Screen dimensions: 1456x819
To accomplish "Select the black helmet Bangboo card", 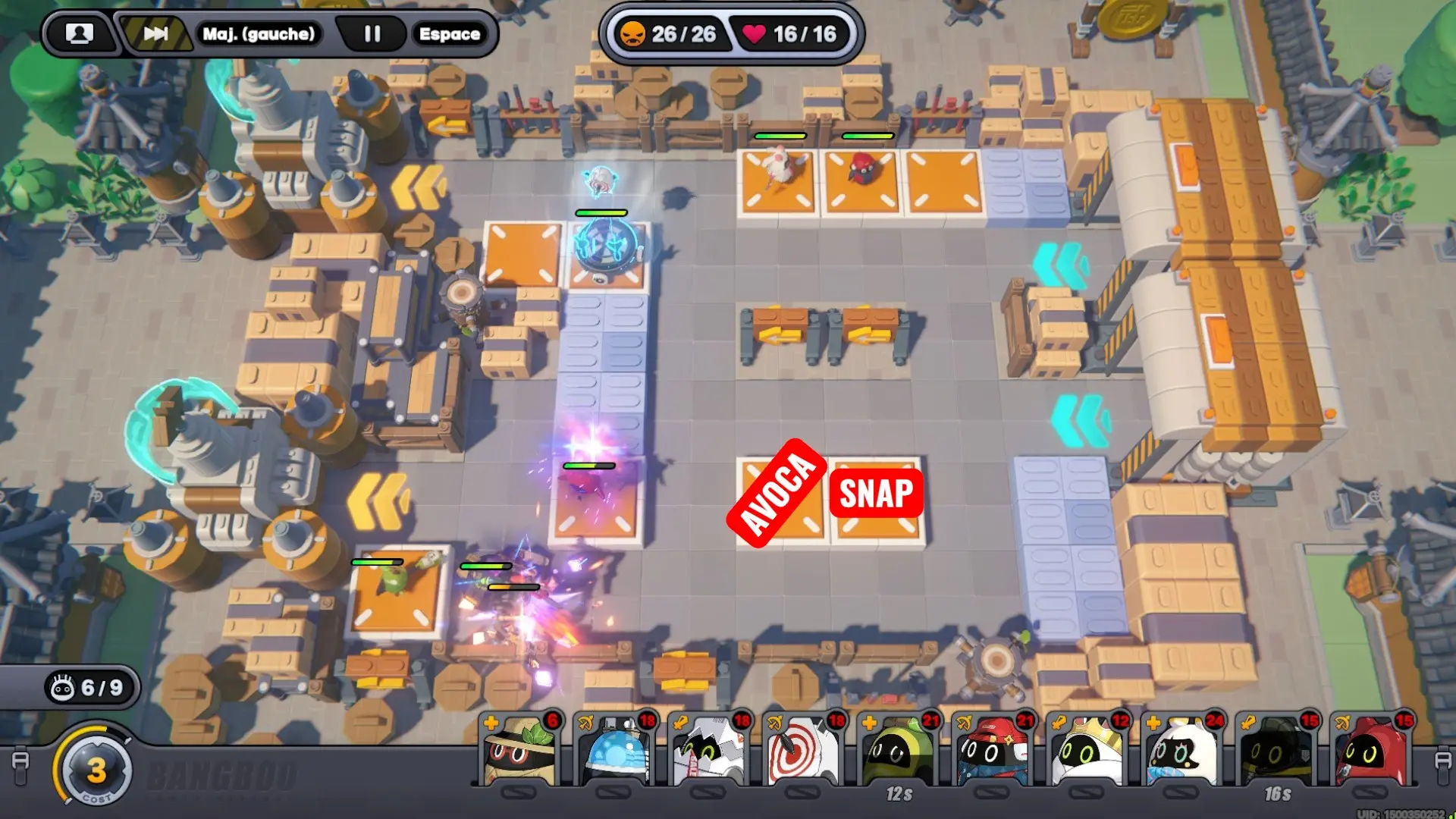I will pyautogui.click(x=1277, y=751).
